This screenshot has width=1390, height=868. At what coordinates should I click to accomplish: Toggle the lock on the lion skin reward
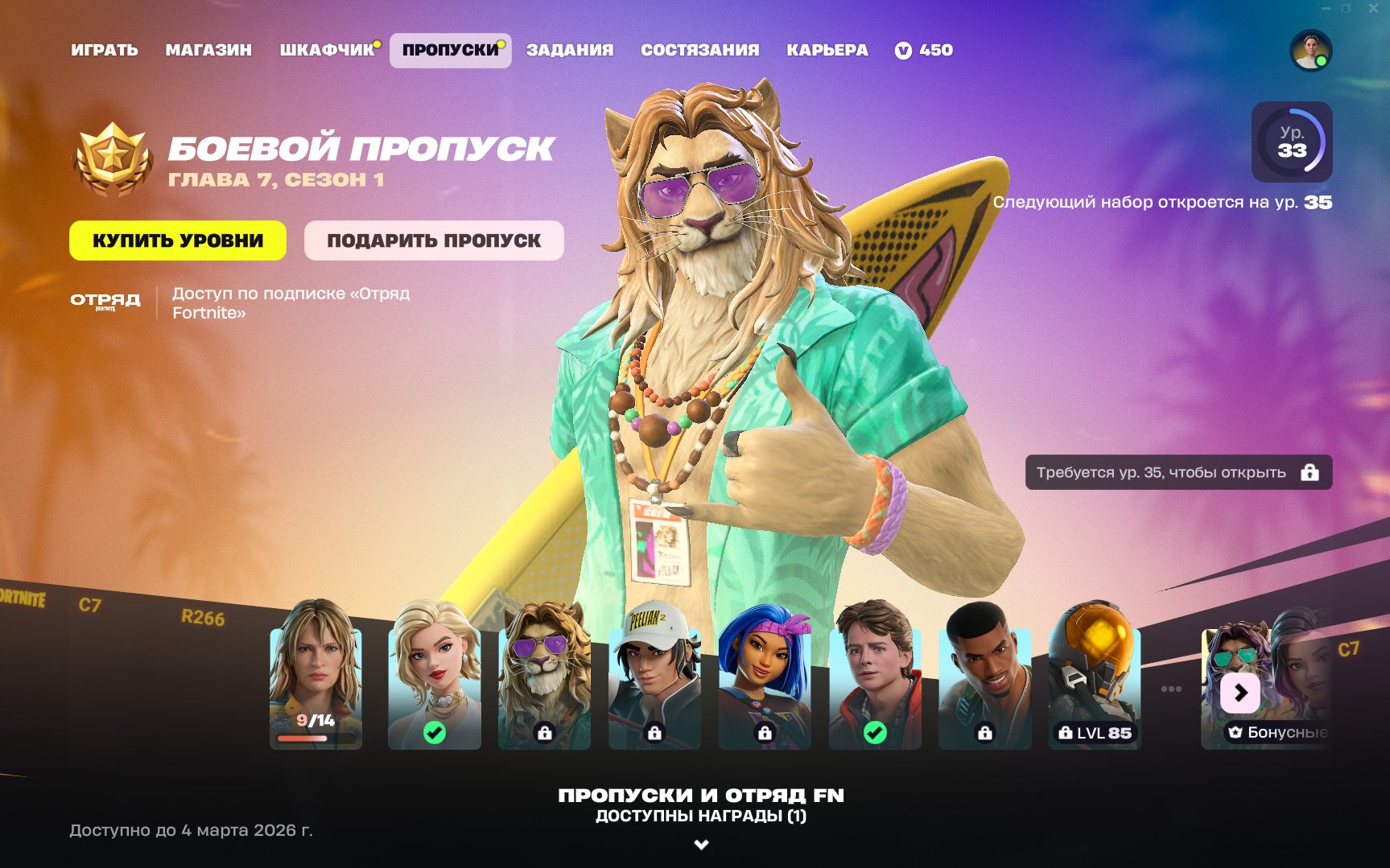pyautogui.click(x=545, y=734)
